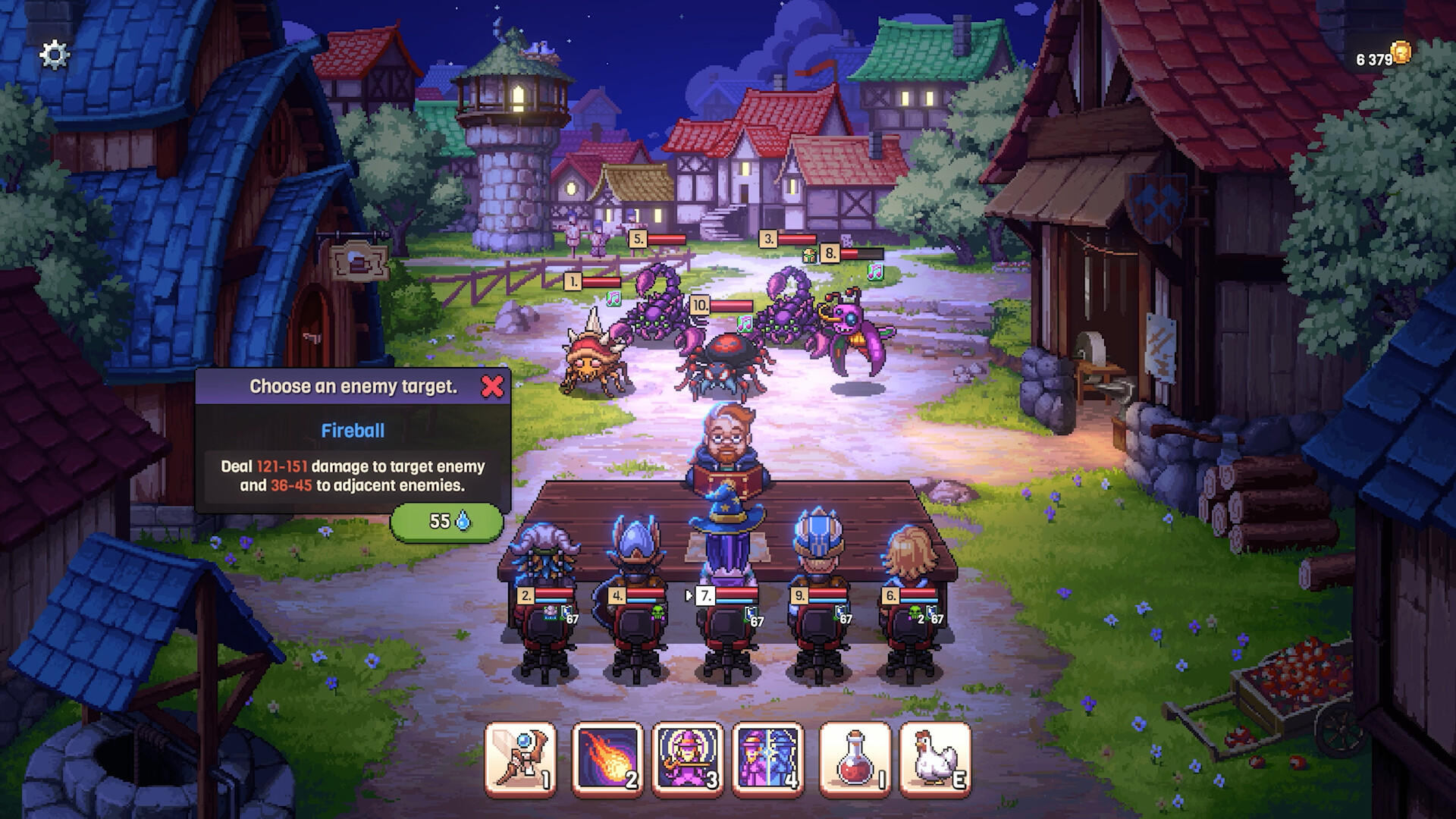The image size is (1456, 819).
Task: Open the settings gear menu
Action: point(52,54)
